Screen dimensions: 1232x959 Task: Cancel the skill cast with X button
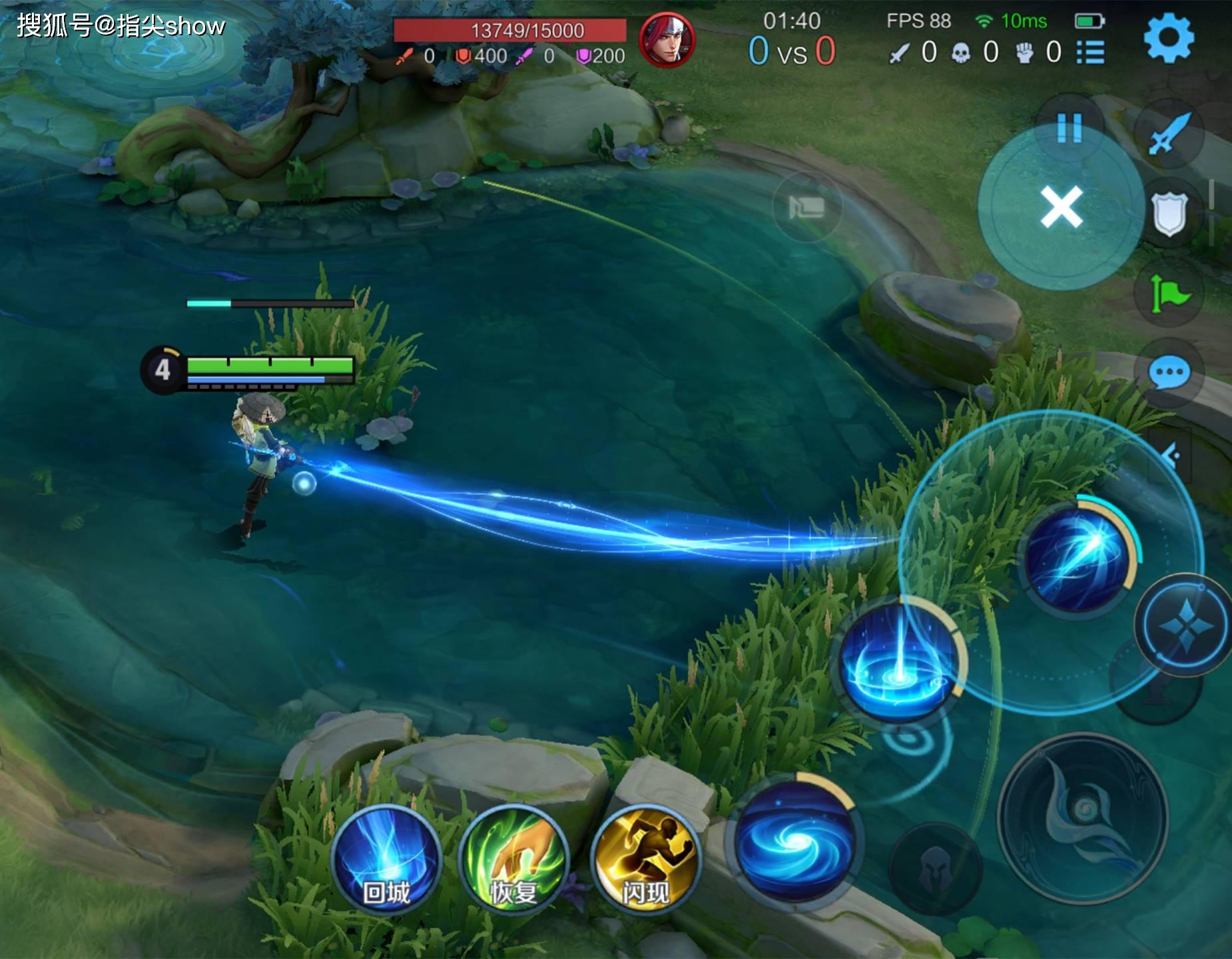[x=1061, y=207]
